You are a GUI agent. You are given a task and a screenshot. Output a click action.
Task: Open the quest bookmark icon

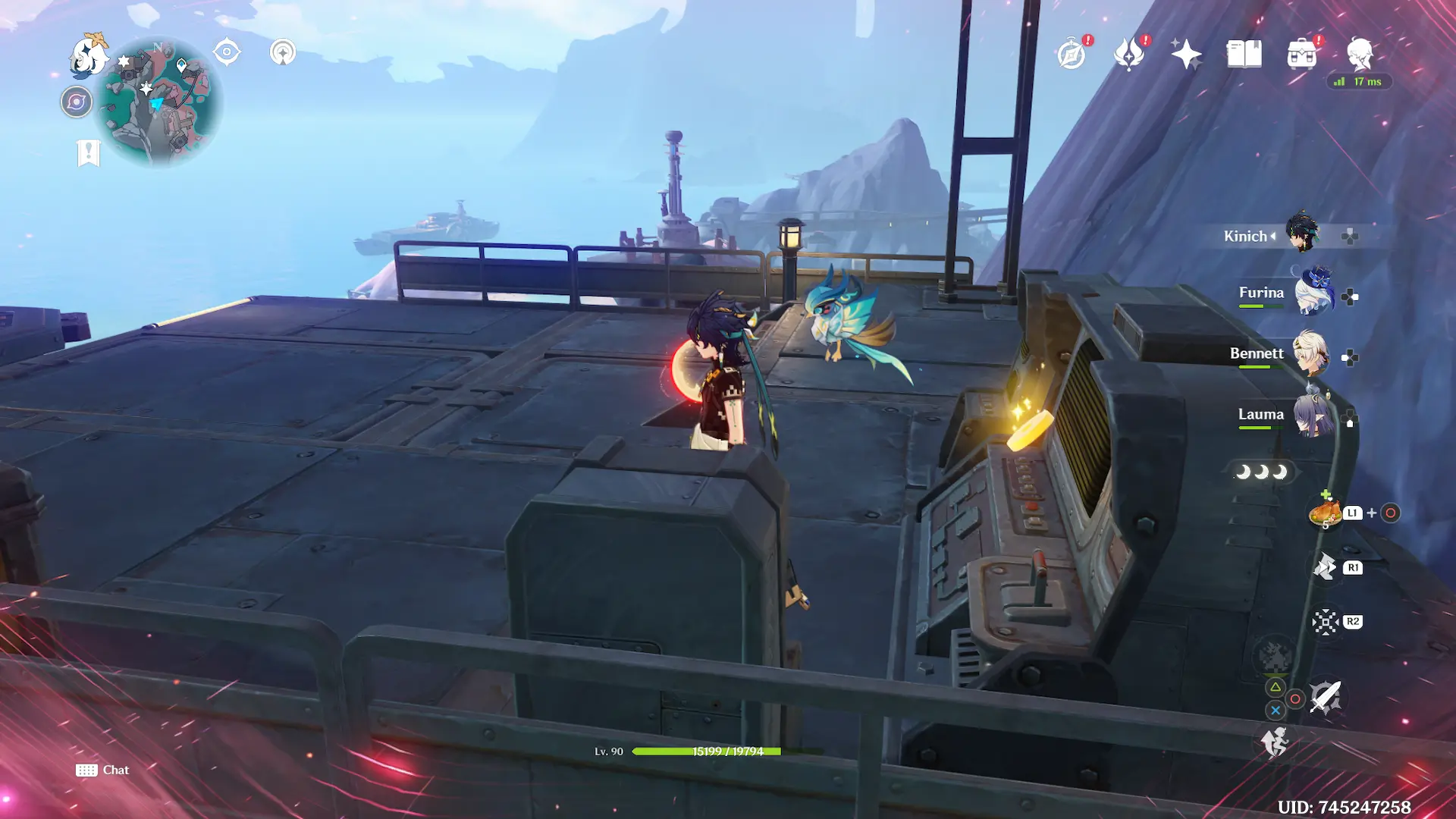88,152
